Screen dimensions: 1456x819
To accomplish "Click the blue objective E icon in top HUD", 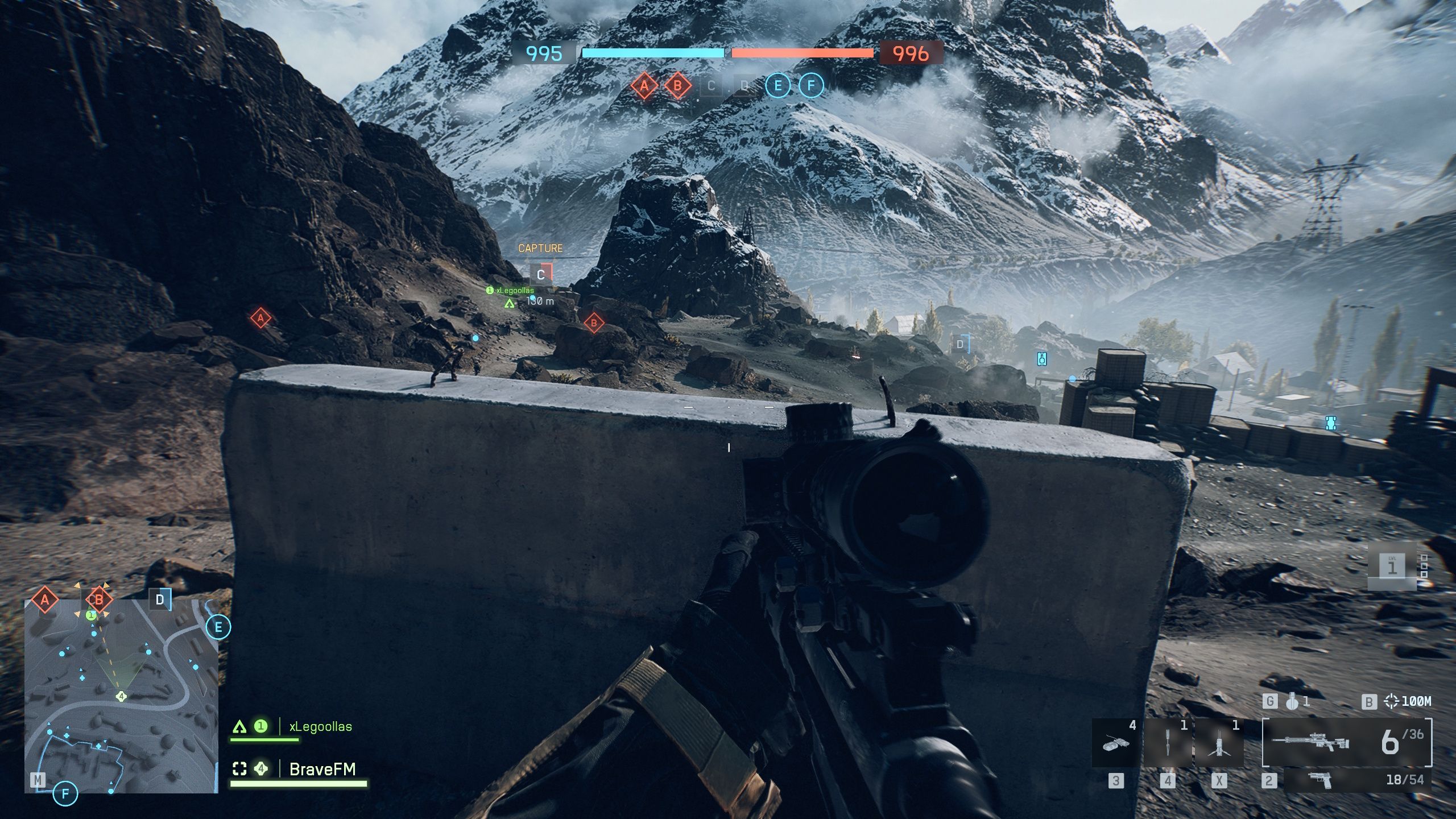I will [x=777, y=86].
